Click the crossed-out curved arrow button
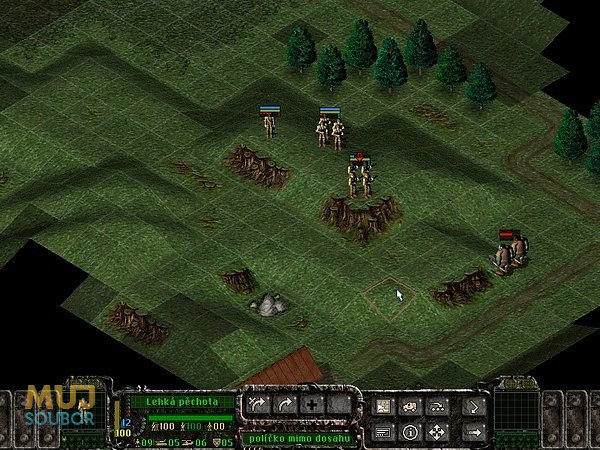600x450 pixels. (258, 405)
